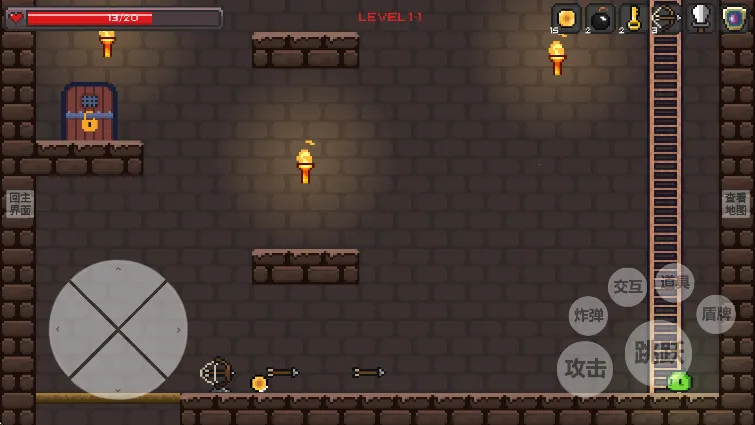Tap the virtual joystick's left arrow
755x425 pixels.
click(58, 329)
